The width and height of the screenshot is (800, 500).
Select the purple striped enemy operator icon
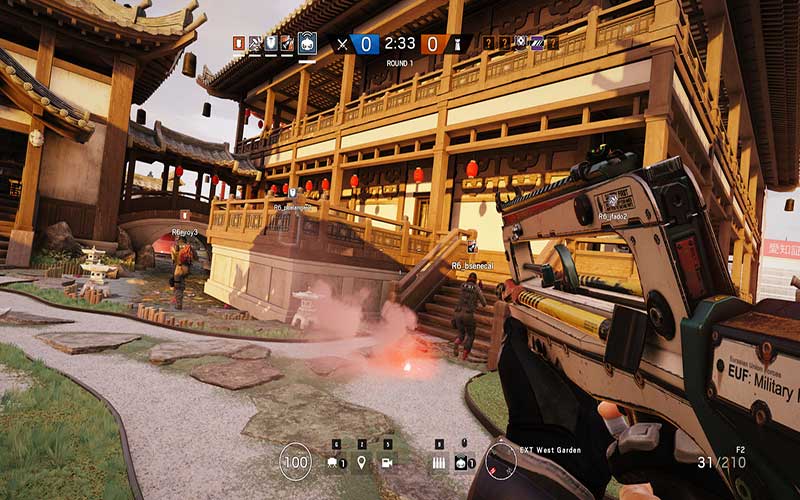click(x=537, y=43)
